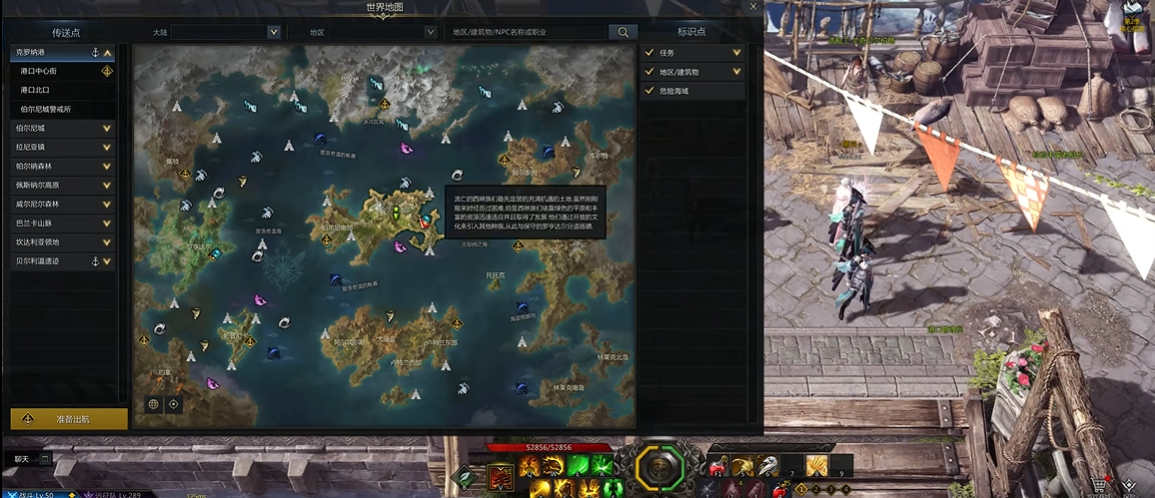Select the 港口中心街 teleport point

tap(50, 71)
